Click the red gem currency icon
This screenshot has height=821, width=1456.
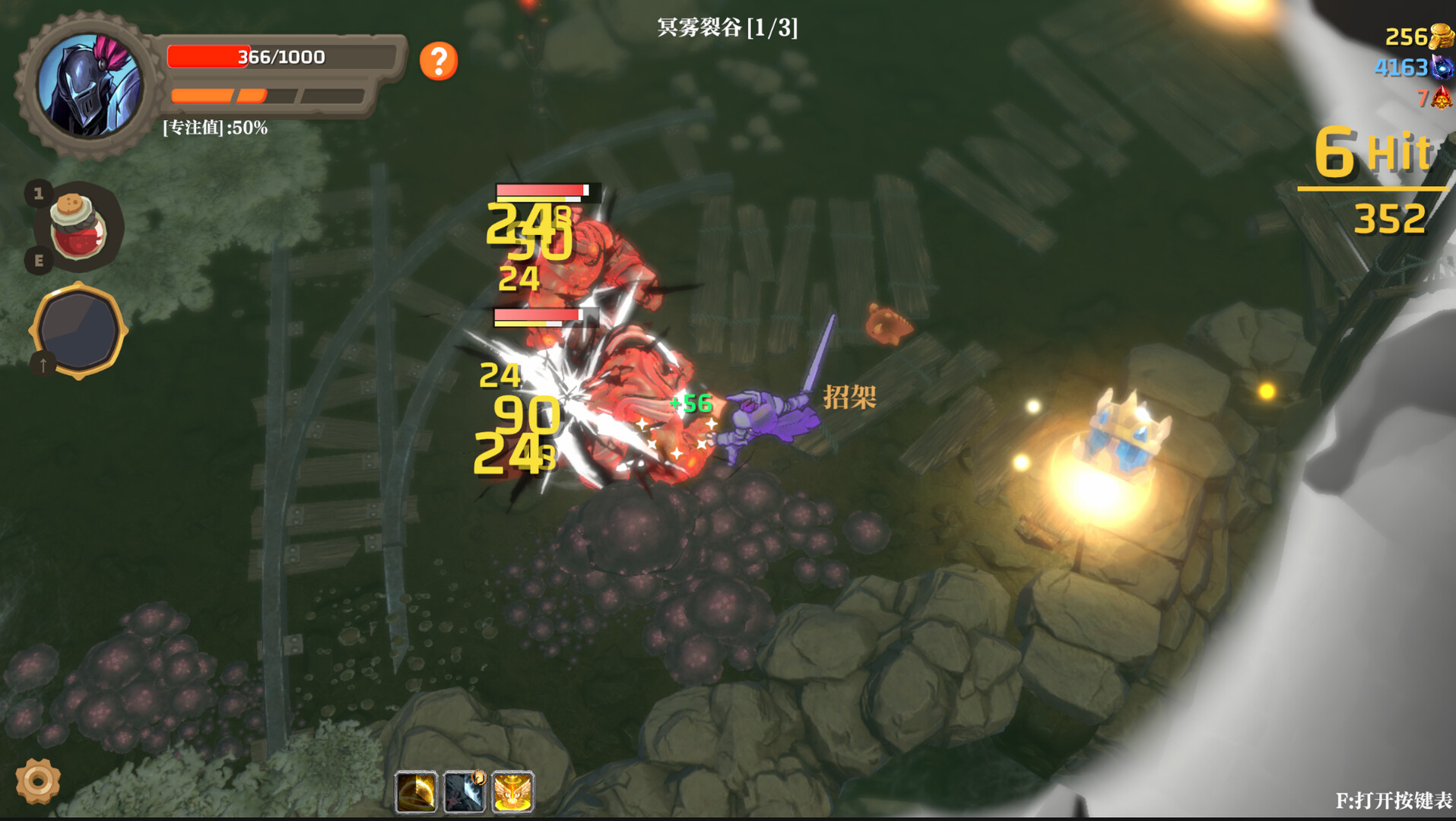point(1441,99)
